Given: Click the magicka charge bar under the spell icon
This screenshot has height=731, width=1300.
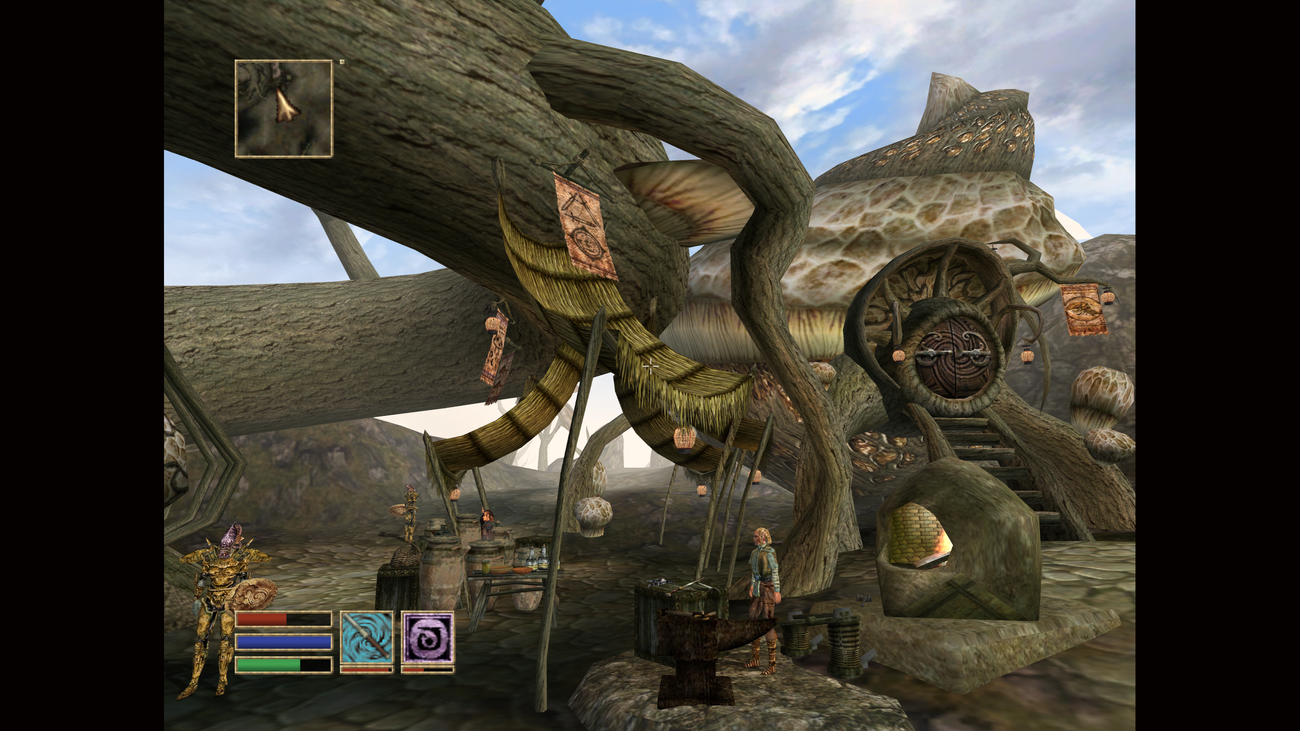Looking at the screenshot, I should (427, 669).
